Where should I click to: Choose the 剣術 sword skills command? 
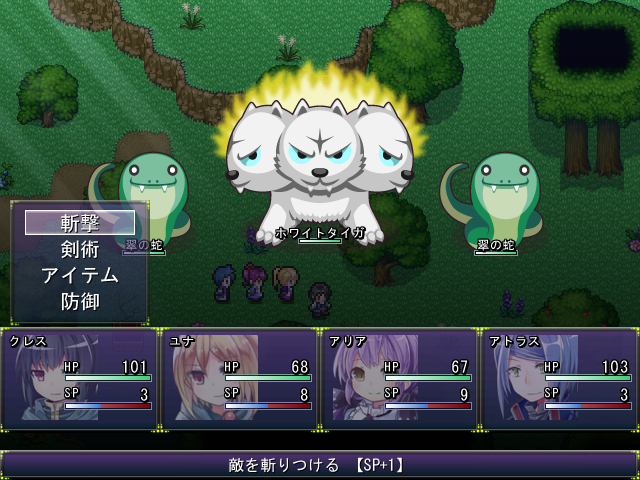click(x=80, y=249)
